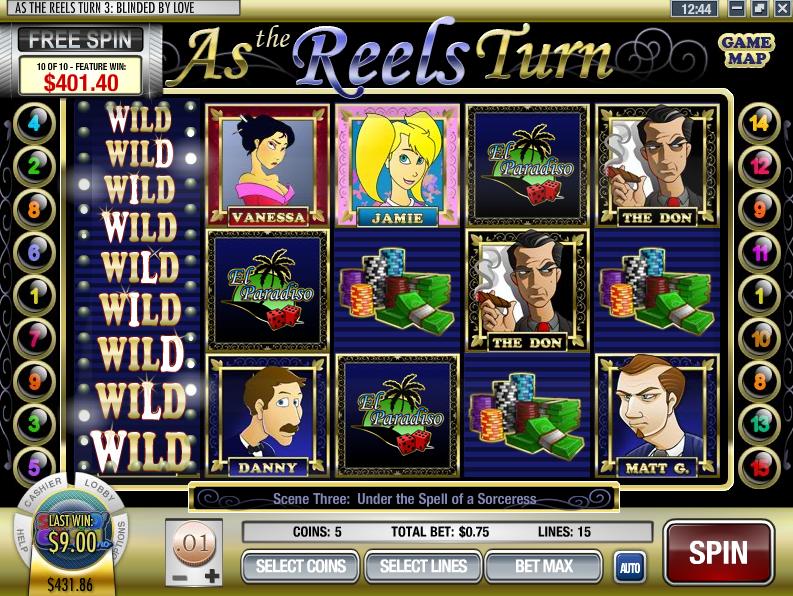This screenshot has height=596, width=793.
Task: Minimize the game window
Action: pos(735,8)
